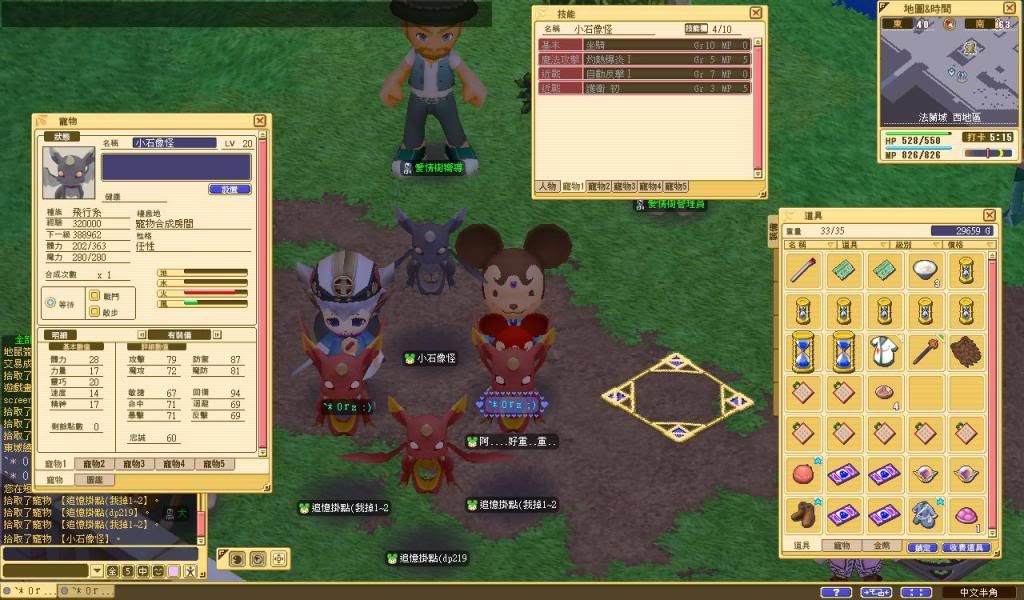Open the 圖鑑 tab in pet window
1024x600 pixels.
pyautogui.click(x=94, y=480)
